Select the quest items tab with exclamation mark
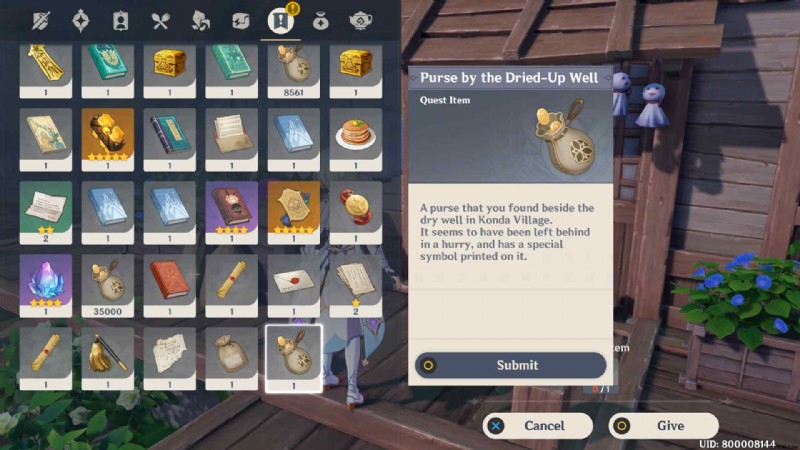This screenshot has width=800, height=450. (279, 20)
